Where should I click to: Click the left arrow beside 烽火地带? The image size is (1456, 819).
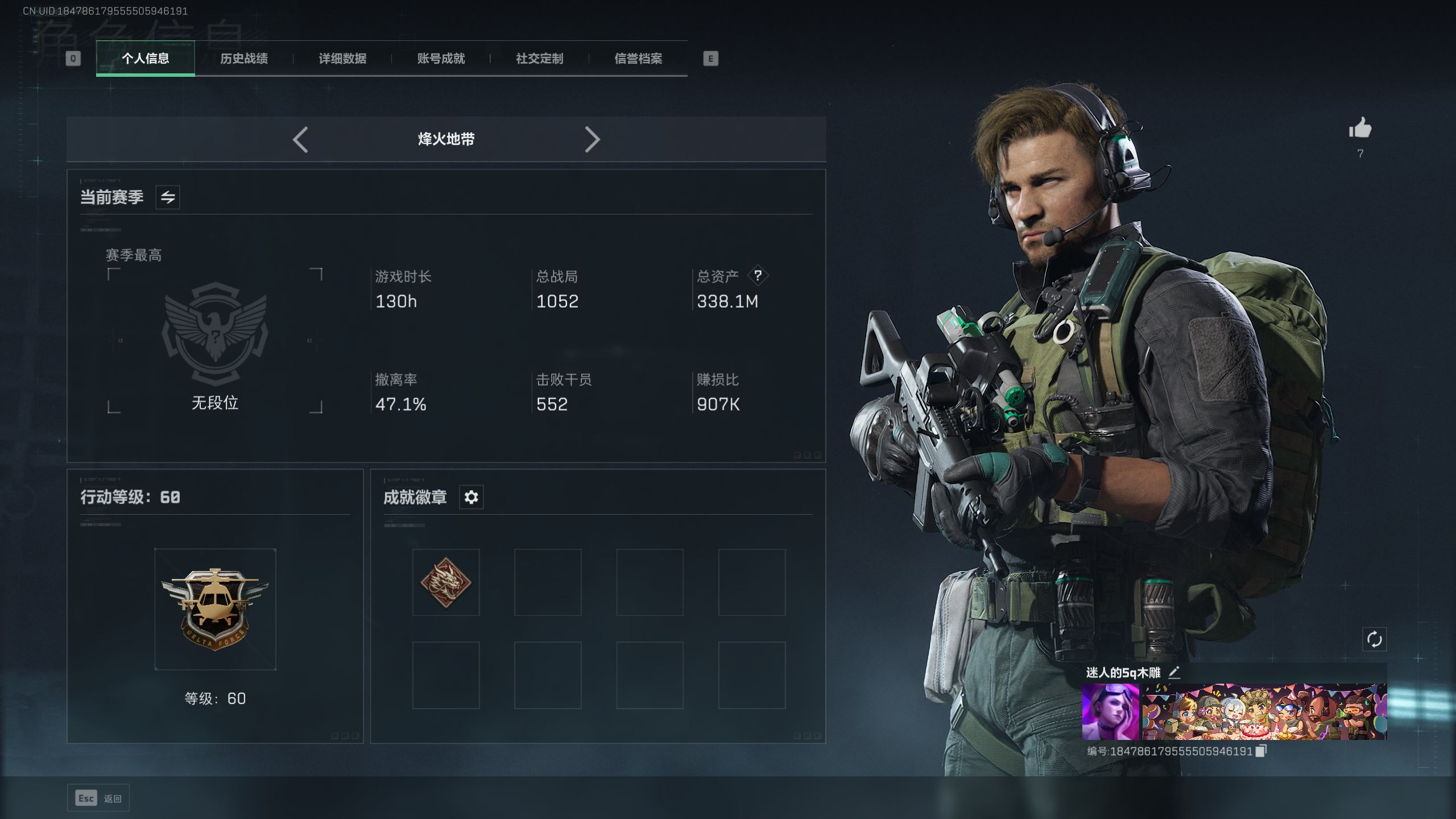[x=300, y=139]
